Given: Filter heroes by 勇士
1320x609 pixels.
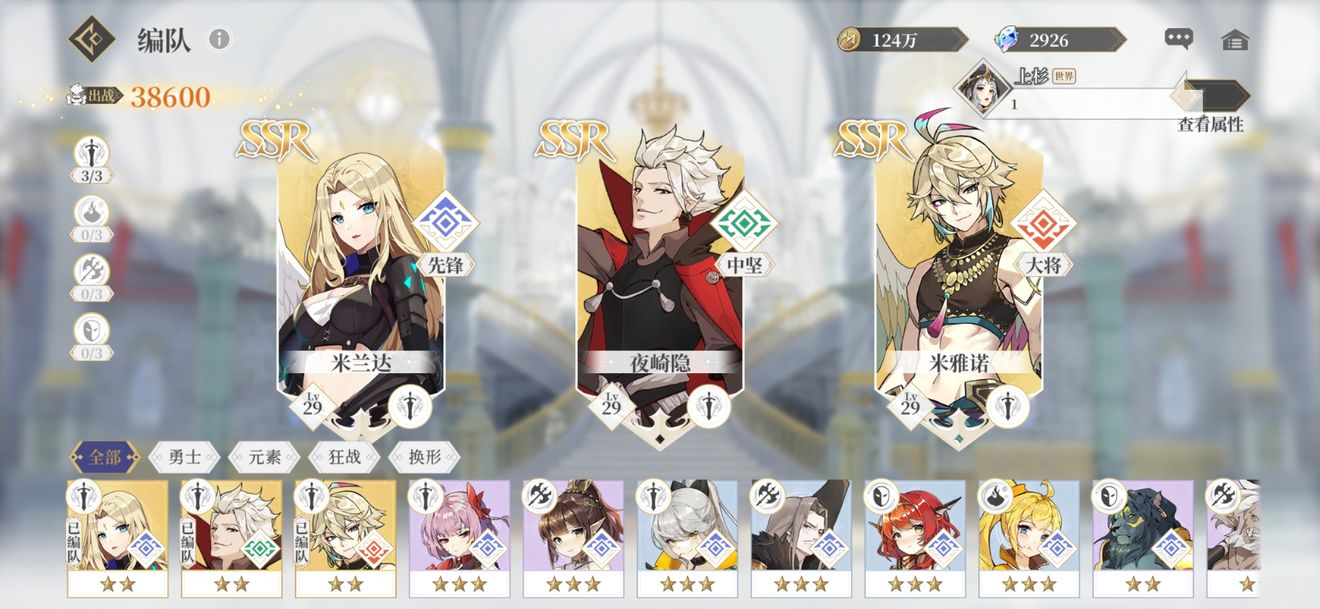Looking at the screenshot, I should 184,458.
